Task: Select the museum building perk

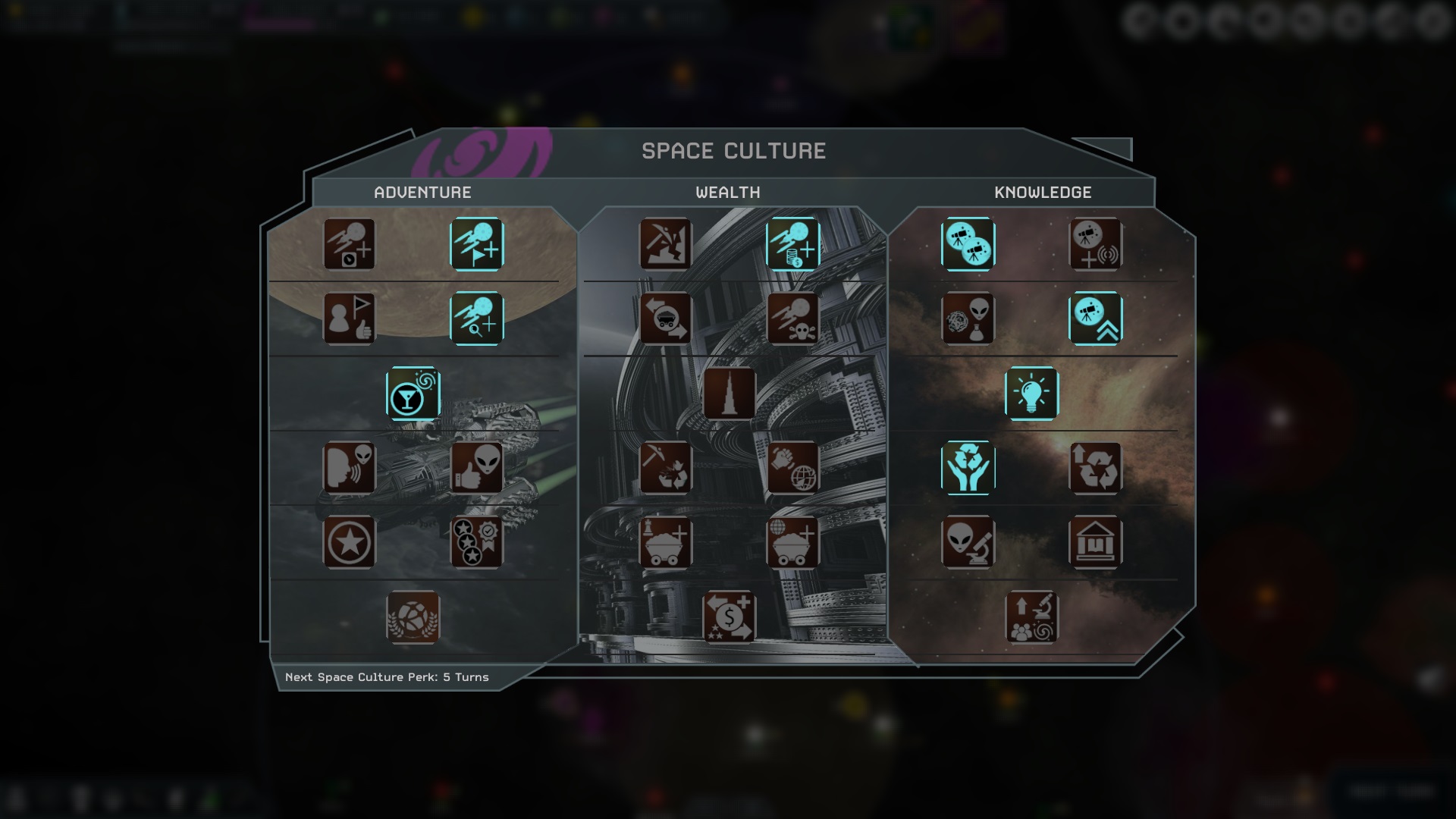Action: (1095, 542)
